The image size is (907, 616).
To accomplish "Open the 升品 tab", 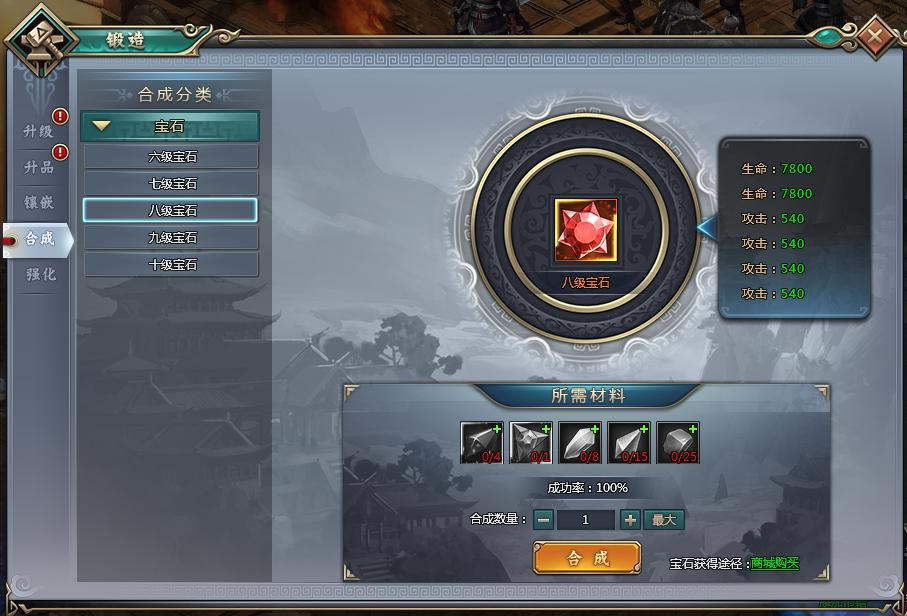I will coord(39,167).
